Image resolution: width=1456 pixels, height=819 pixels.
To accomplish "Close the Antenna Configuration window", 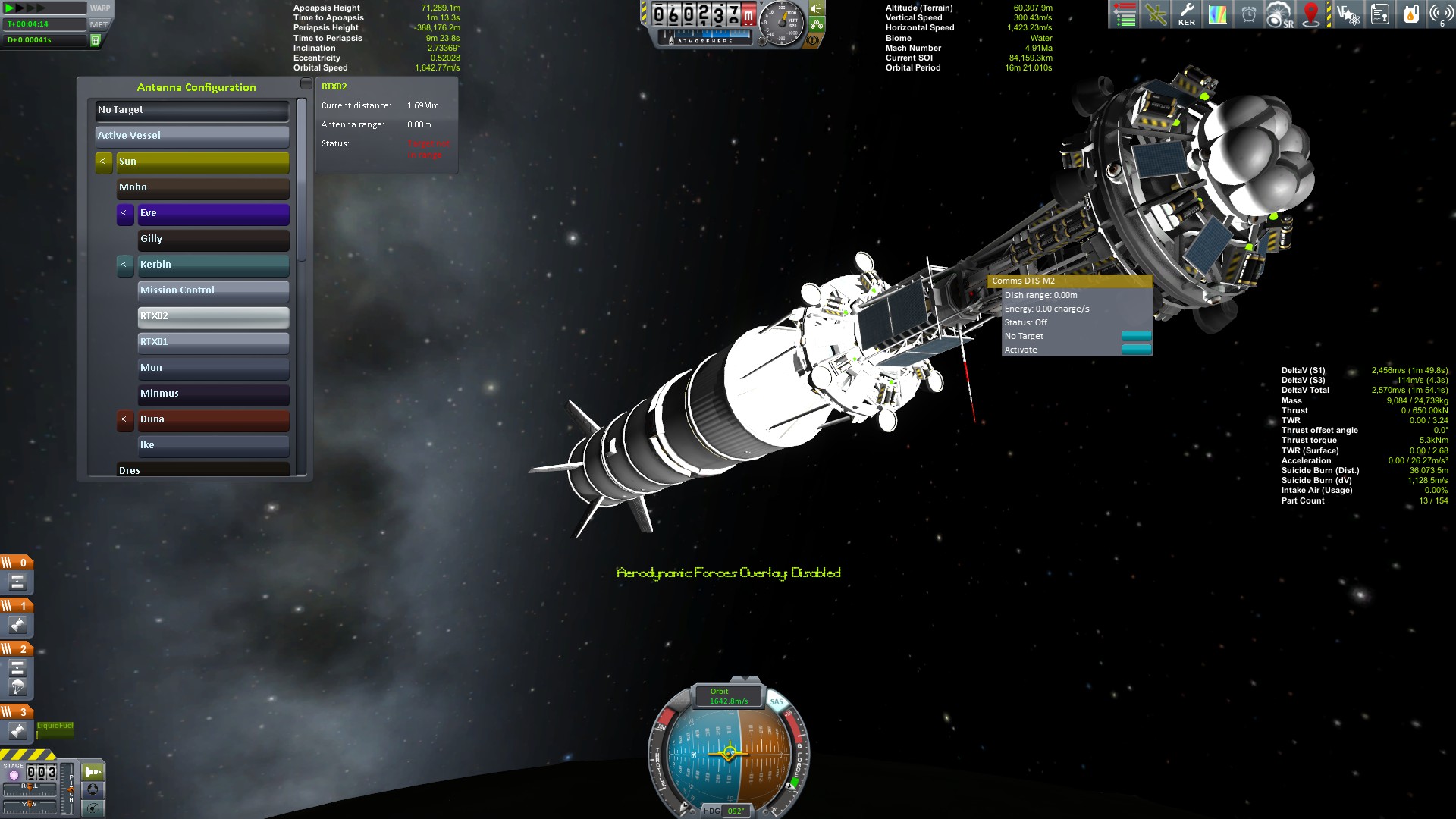I will (306, 83).
